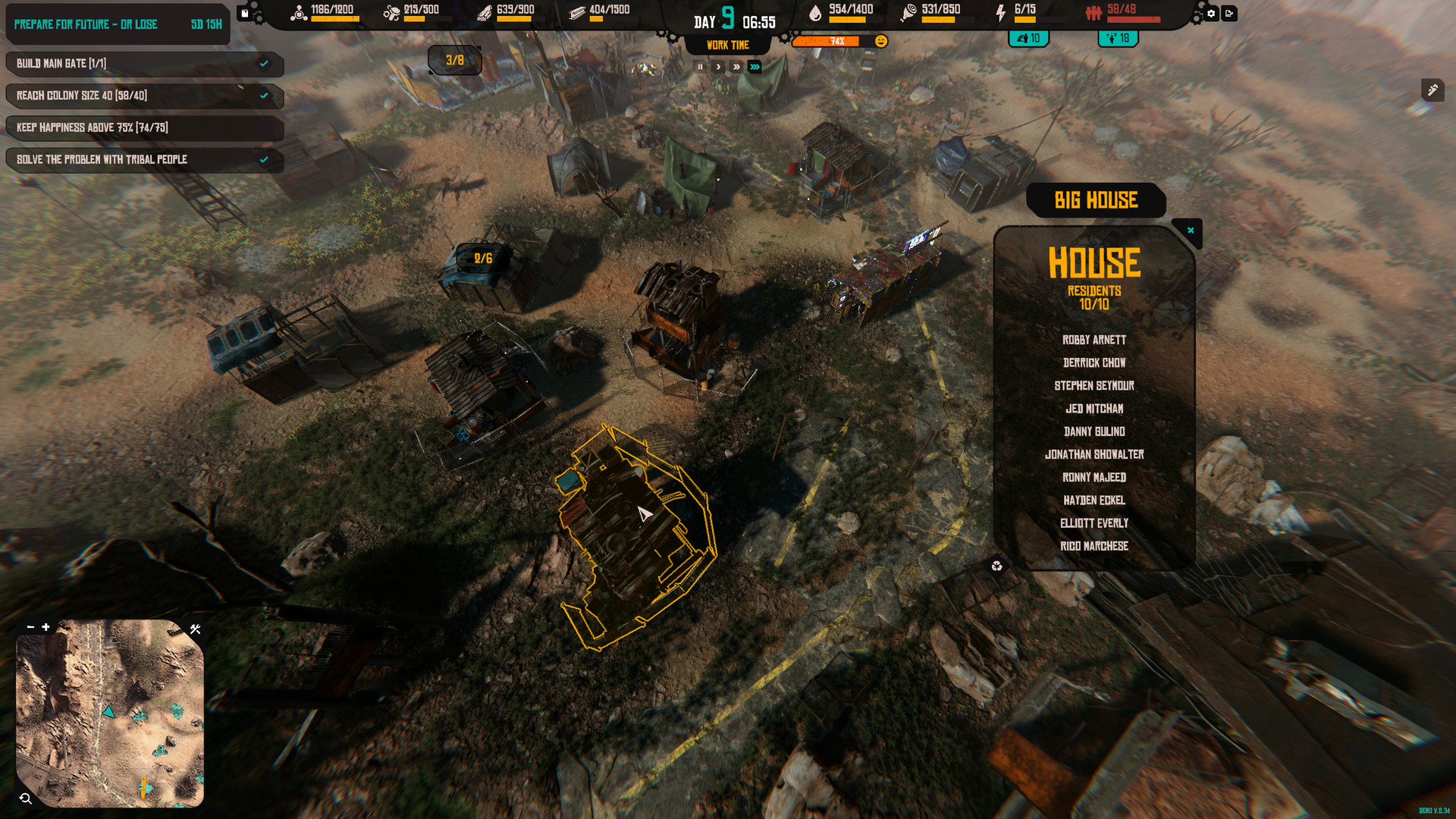Click the wood resource icon
This screenshot has height=819, width=1456.
coord(486,14)
